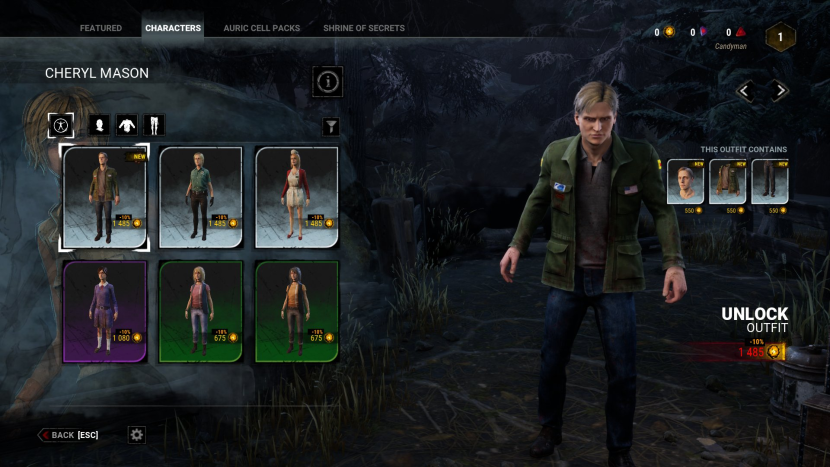Switch to the Featured tab
The image size is (830, 467).
pyautogui.click(x=100, y=28)
